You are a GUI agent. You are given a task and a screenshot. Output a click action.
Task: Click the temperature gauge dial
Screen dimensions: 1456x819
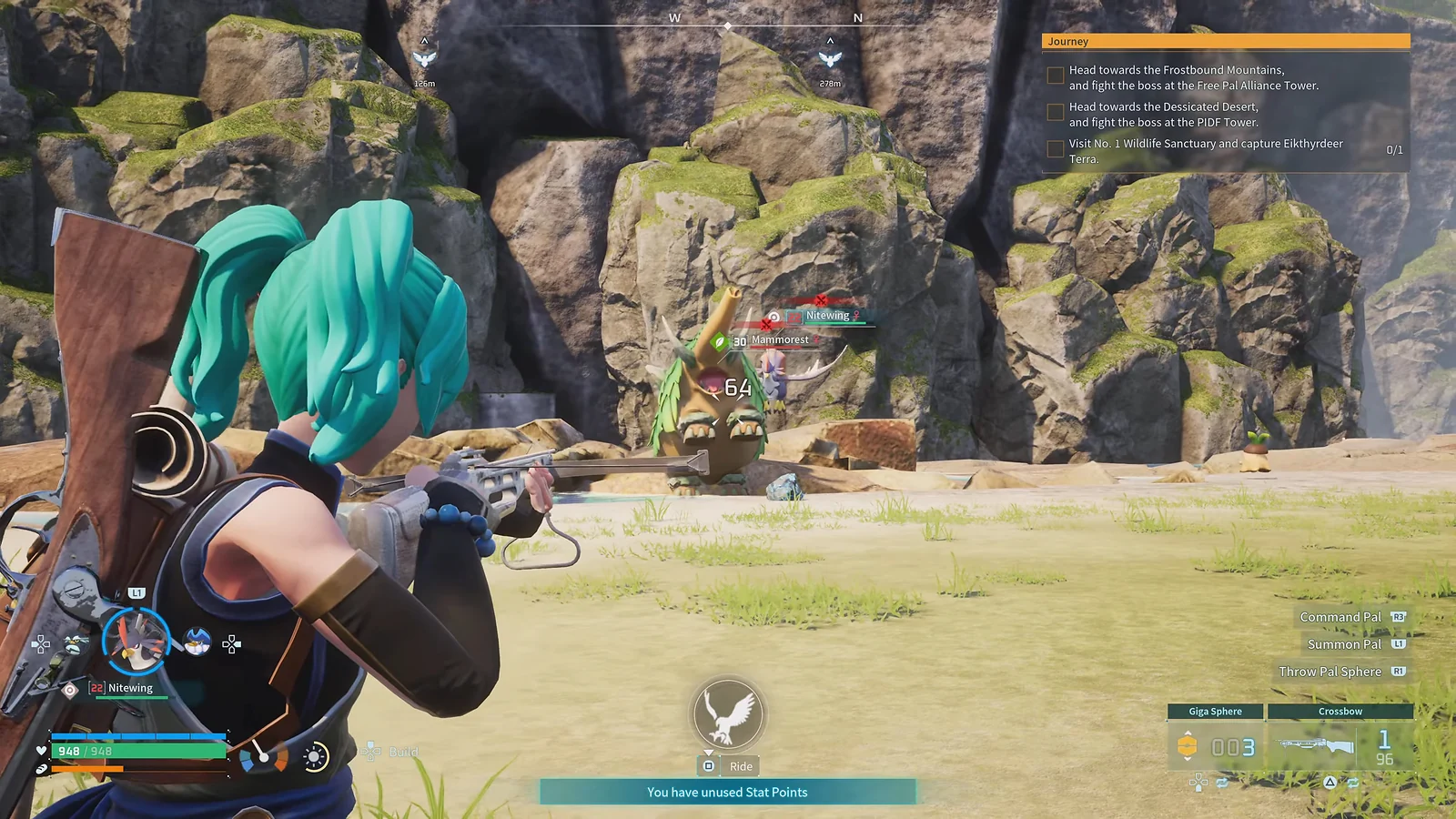tap(263, 755)
